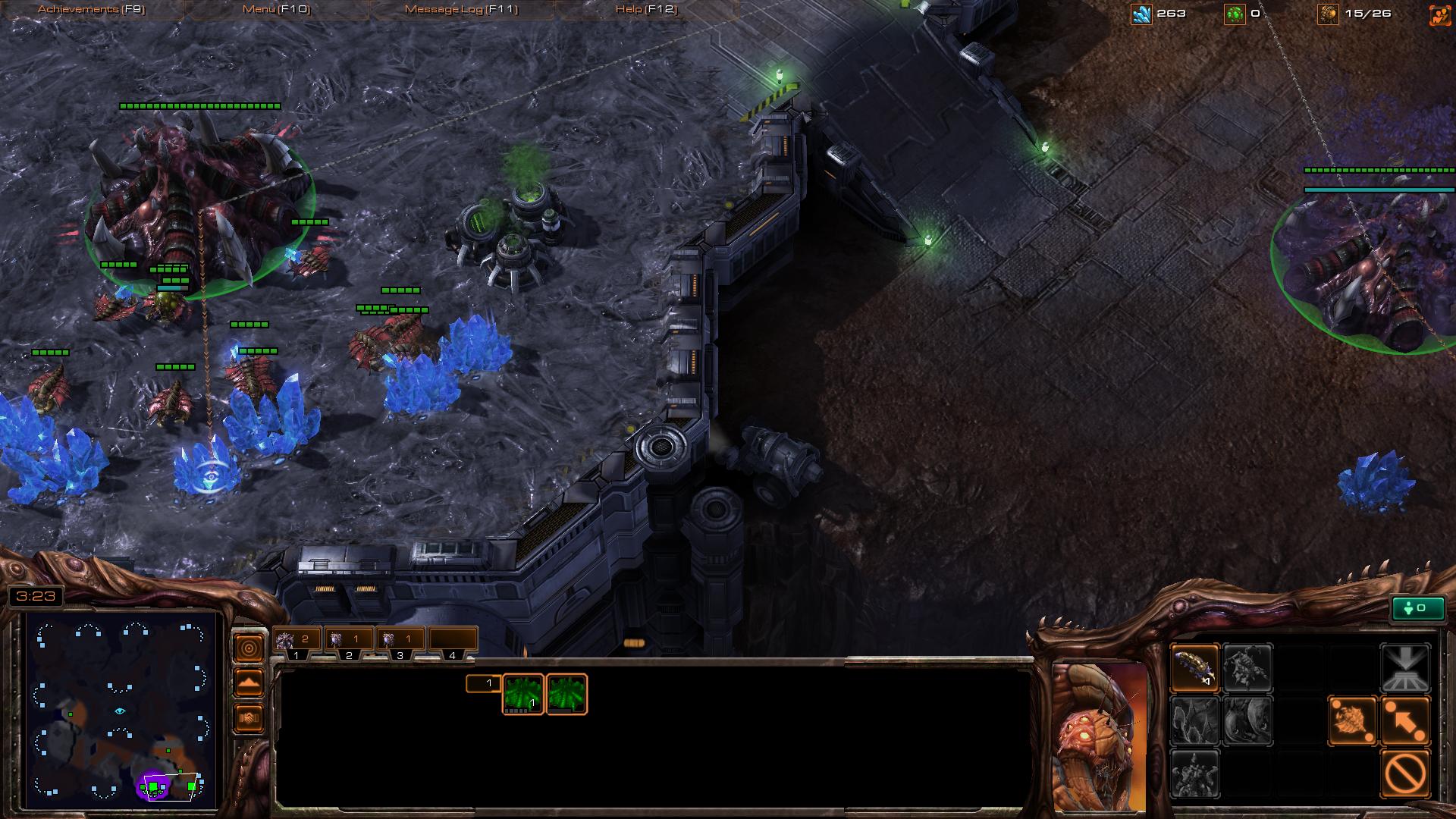This screenshot has width=1456, height=819.
Task: Toggle team colors with the handshake icon
Action: [x=249, y=716]
